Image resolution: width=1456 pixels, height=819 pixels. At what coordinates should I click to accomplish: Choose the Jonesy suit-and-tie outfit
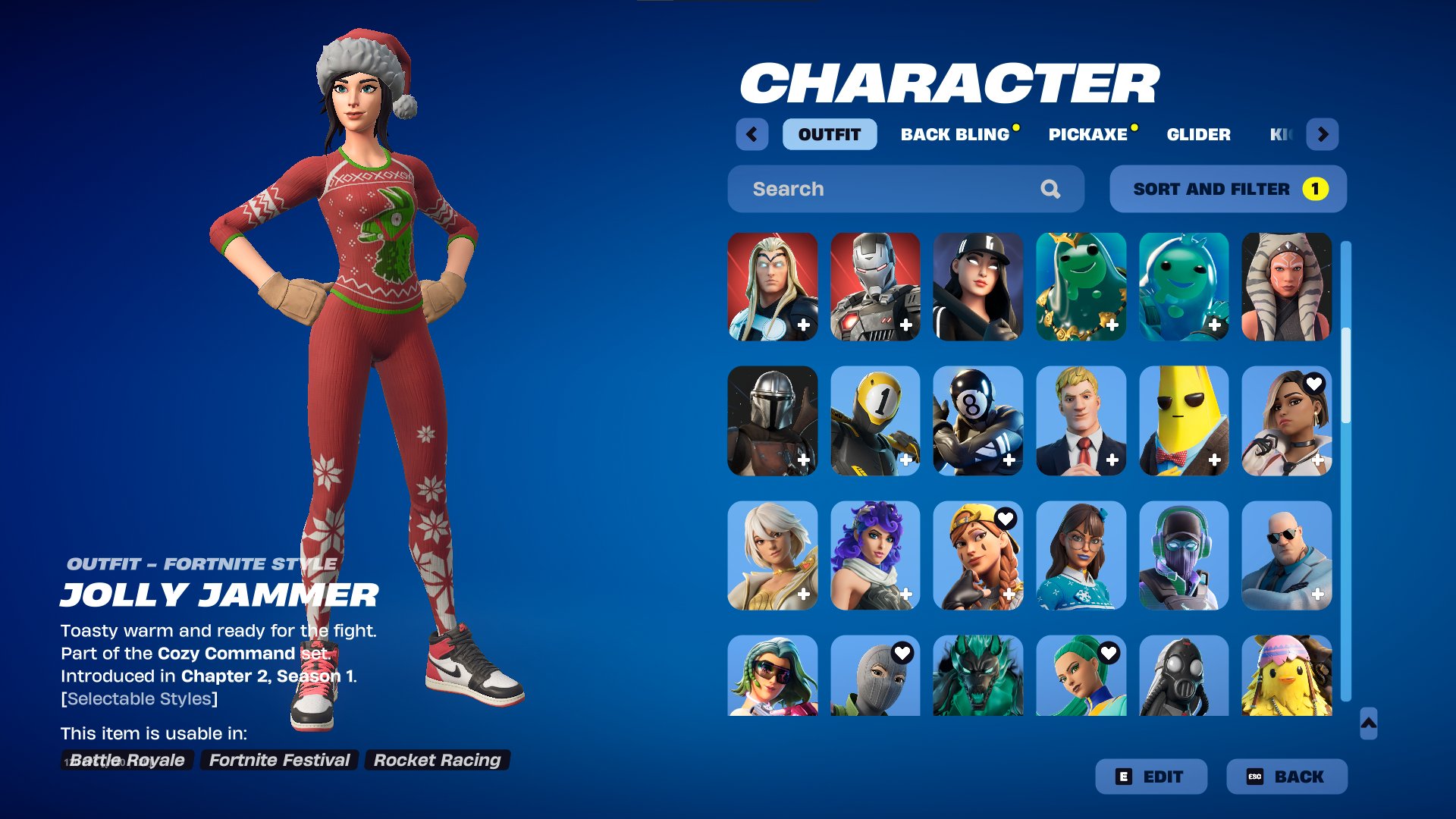[x=1081, y=421]
